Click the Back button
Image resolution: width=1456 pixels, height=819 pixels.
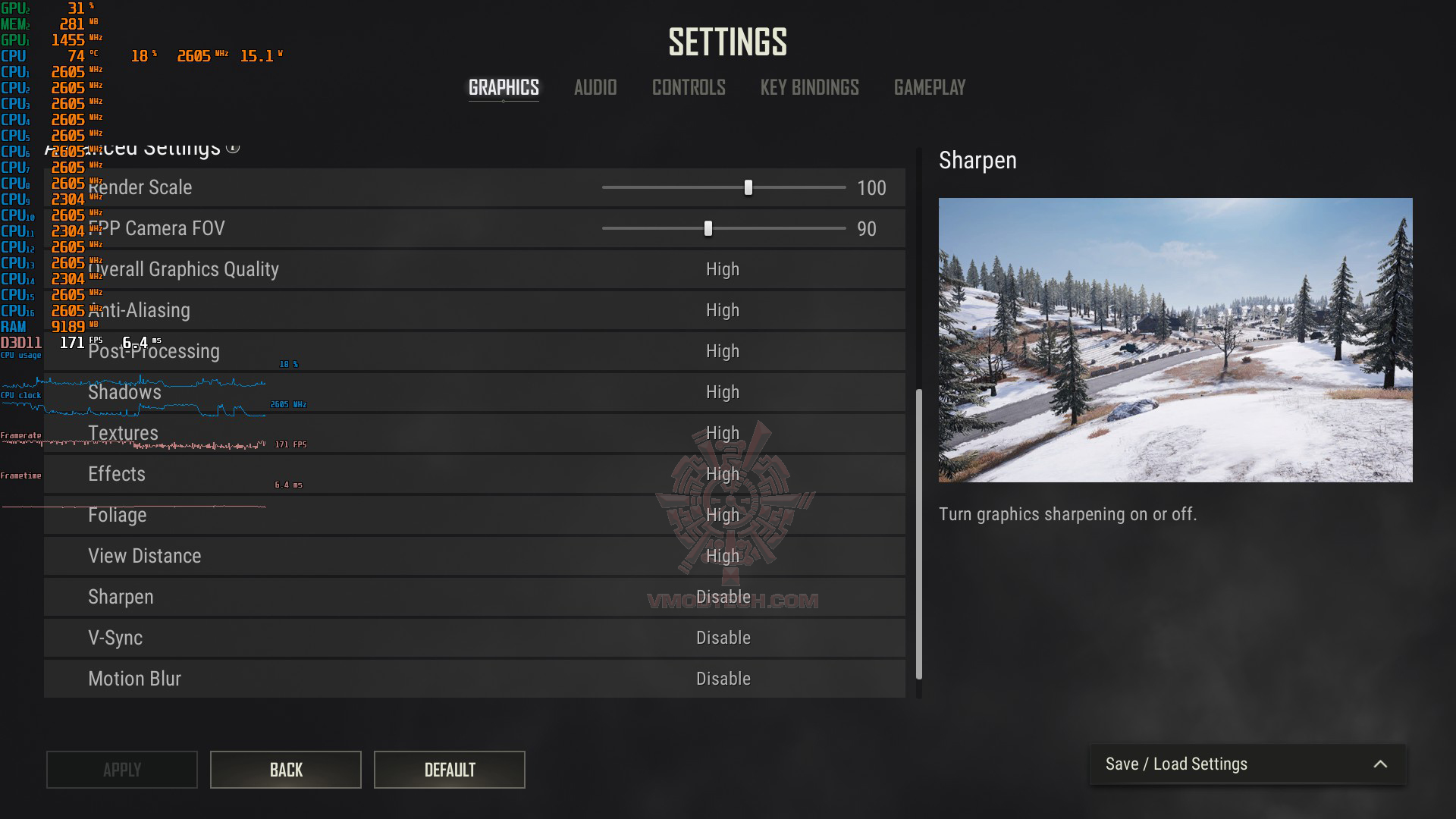click(286, 770)
